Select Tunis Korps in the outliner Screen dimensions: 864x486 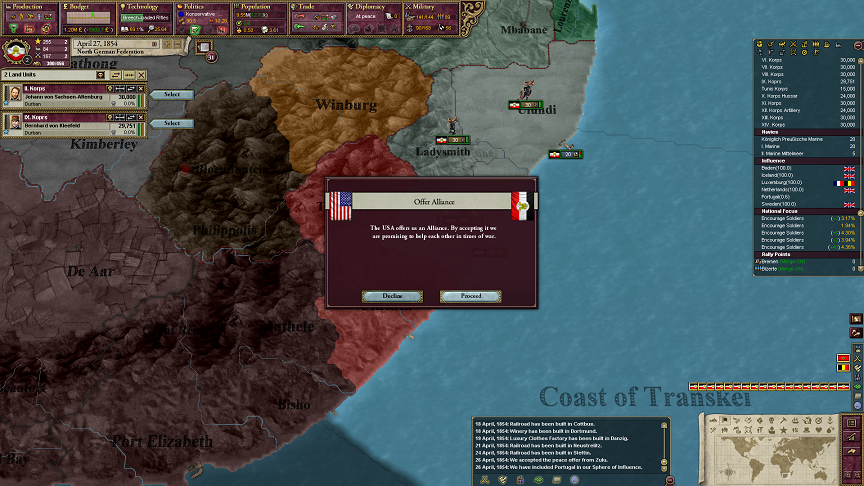777,88
